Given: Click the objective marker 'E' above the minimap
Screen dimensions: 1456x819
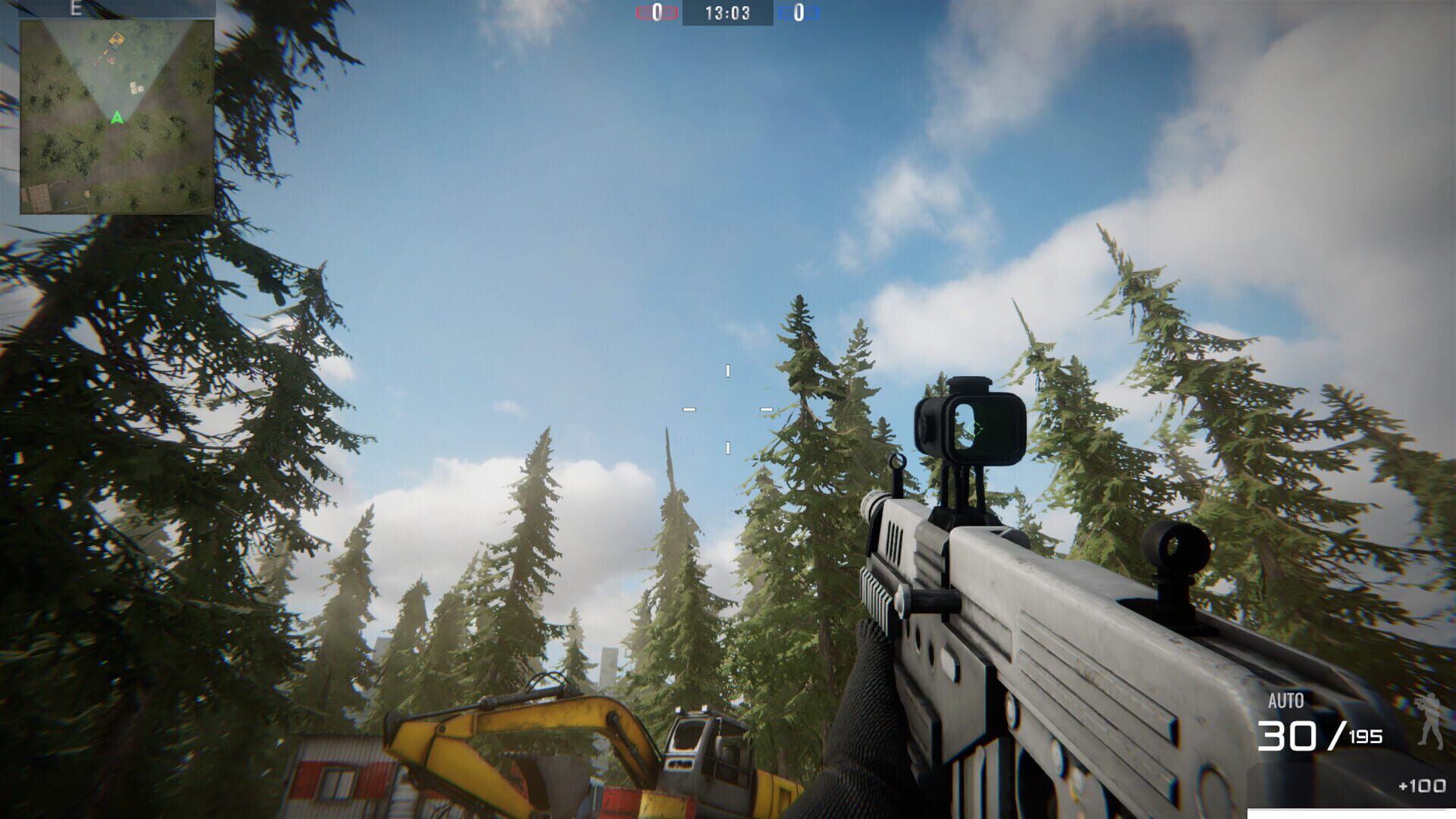Looking at the screenshot, I should pyautogui.click(x=75, y=10).
